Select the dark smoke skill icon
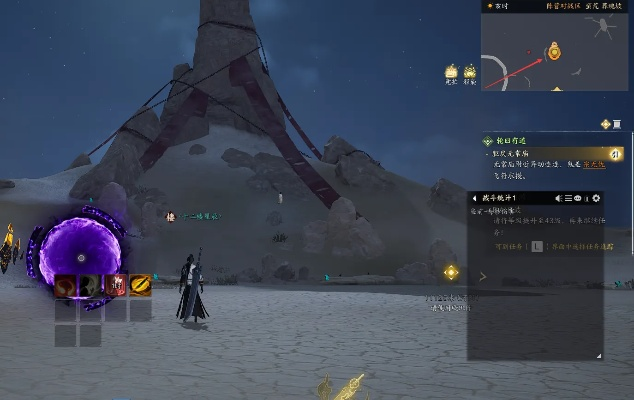Screen dimensions: 634x400 tap(91, 286)
